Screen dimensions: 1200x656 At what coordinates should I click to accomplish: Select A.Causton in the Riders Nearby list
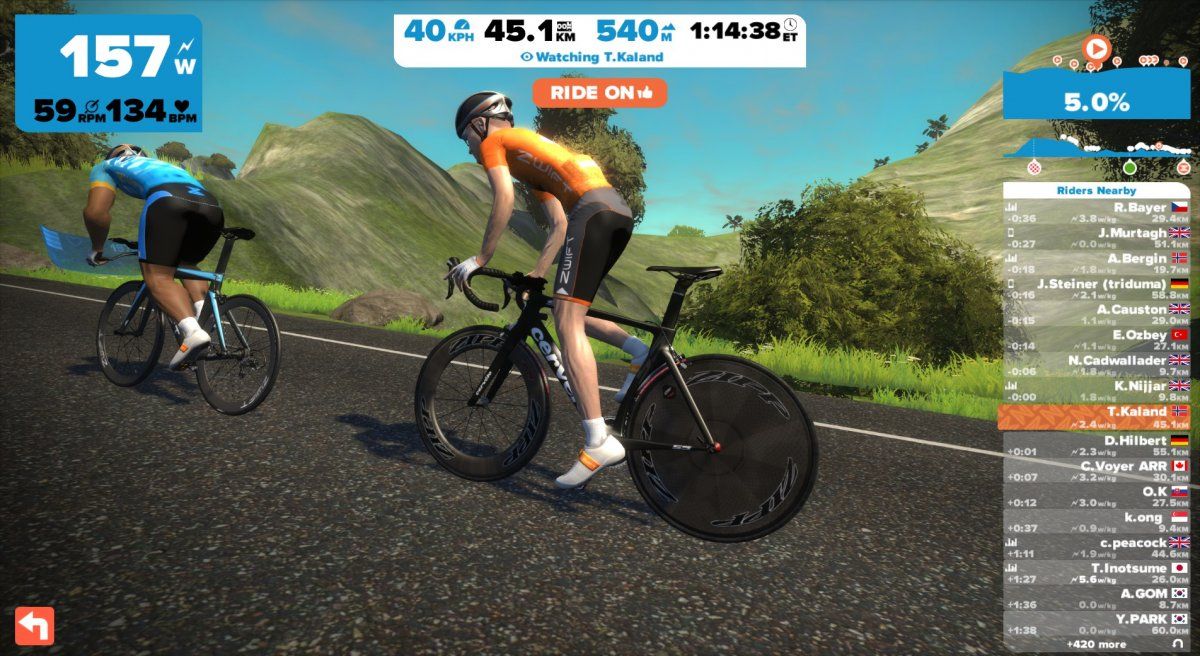[x=1096, y=314]
